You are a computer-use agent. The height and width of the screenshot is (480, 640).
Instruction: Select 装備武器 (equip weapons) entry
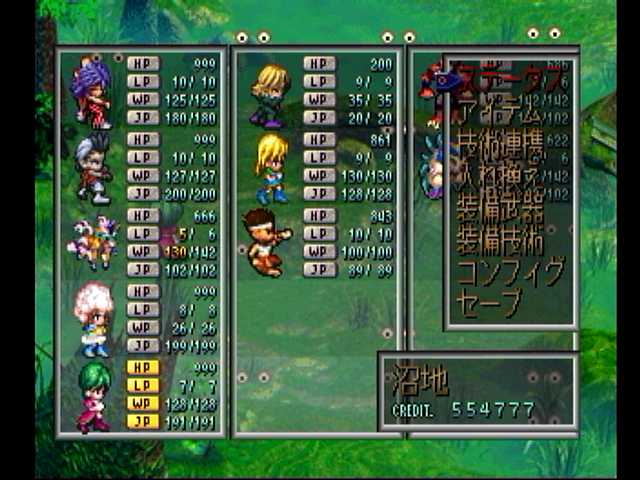(x=500, y=209)
